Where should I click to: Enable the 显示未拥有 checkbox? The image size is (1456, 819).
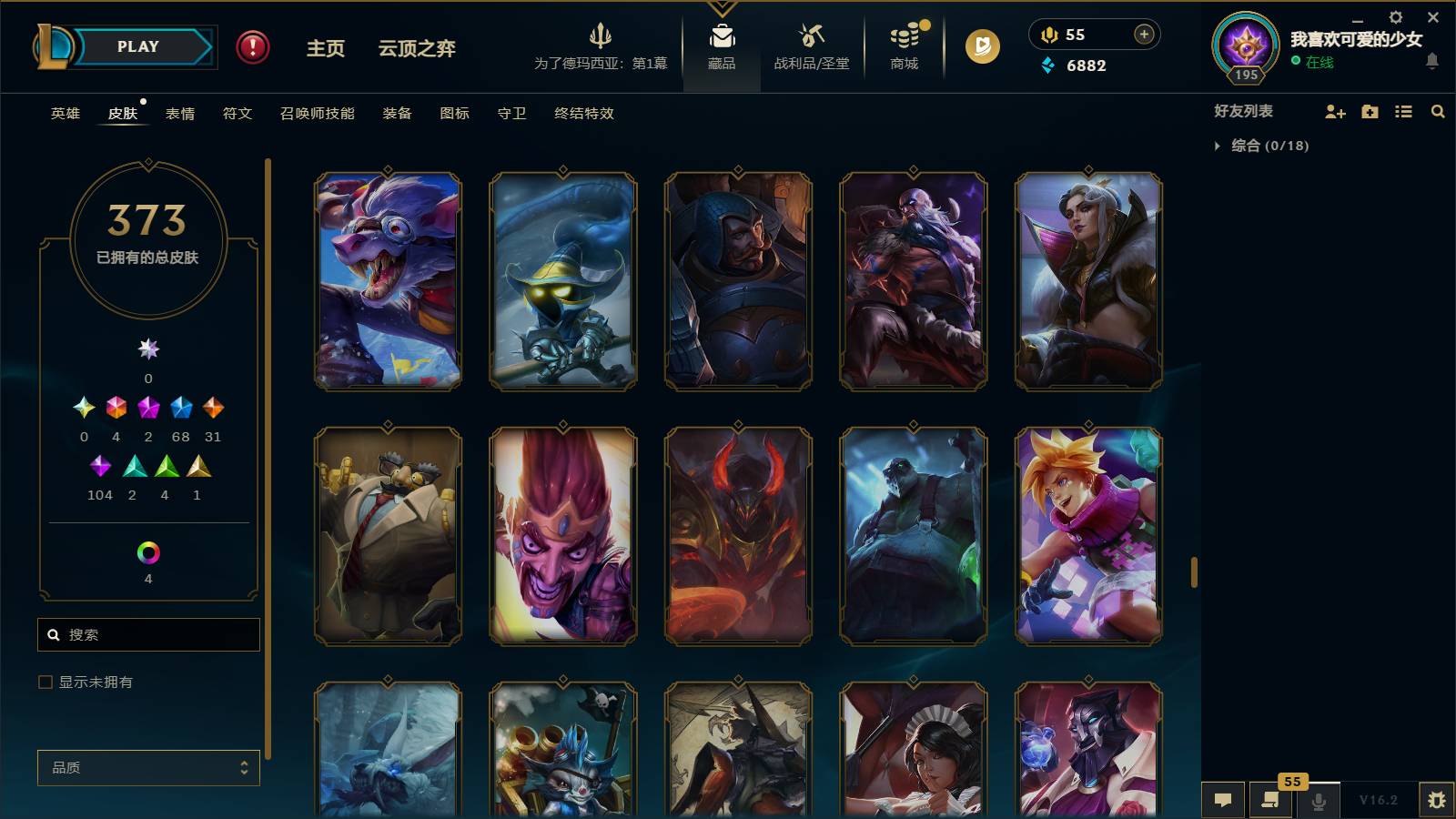click(x=43, y=681)
